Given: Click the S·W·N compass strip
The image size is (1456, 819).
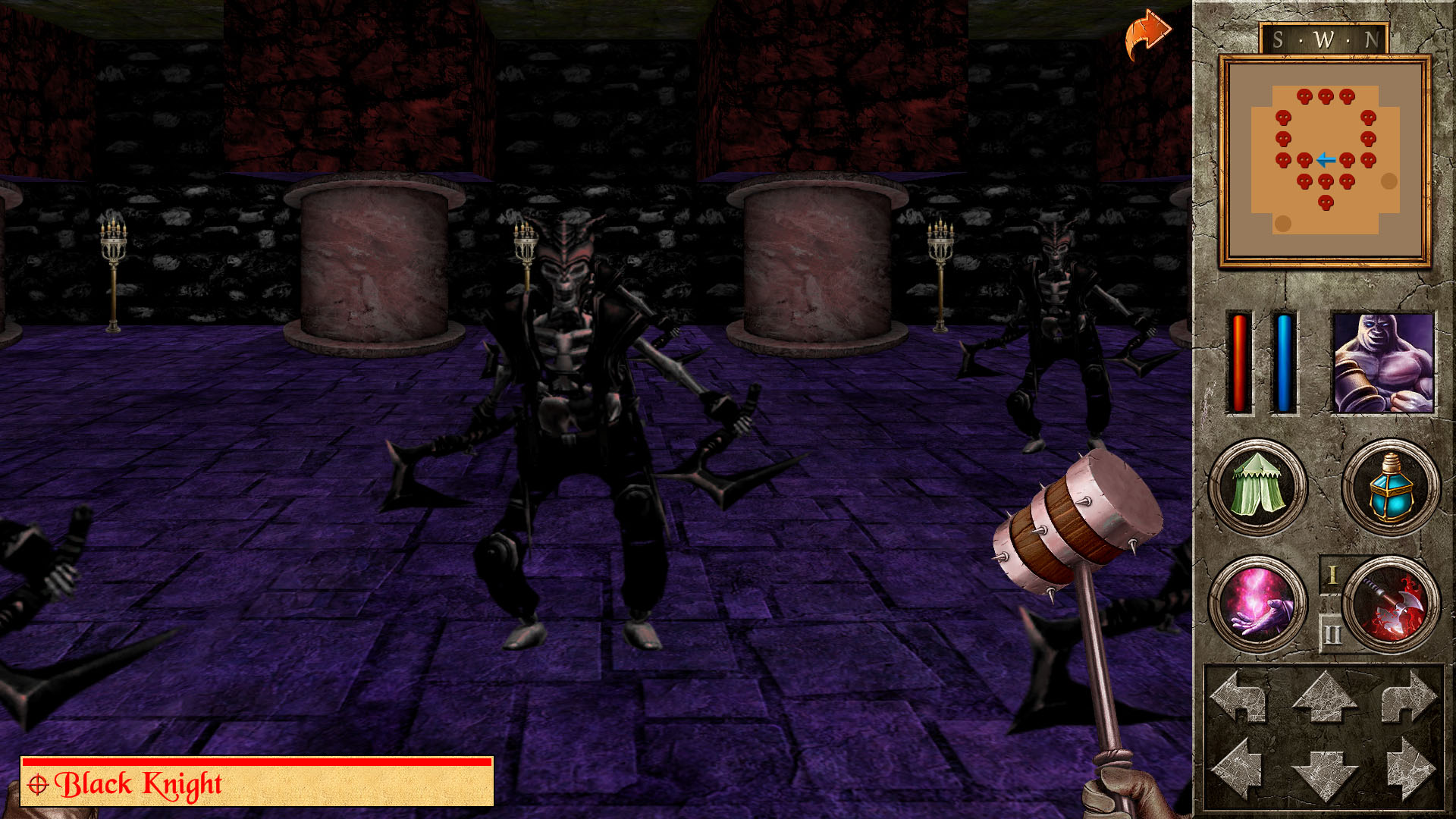Looking at the screenshot, I should click(x=1324, y=39).
